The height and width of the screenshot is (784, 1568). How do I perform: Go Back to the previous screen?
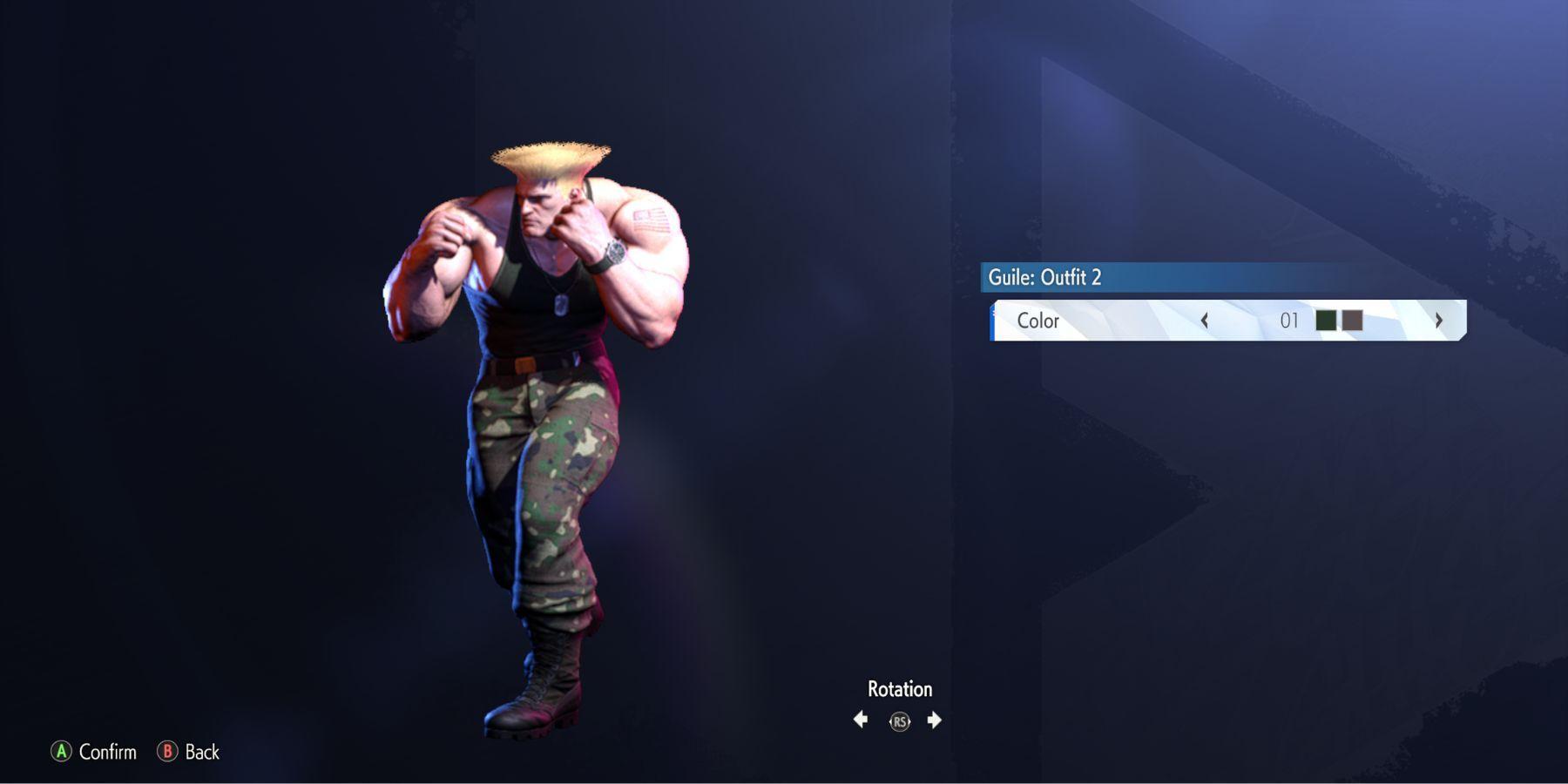point(189,752)
